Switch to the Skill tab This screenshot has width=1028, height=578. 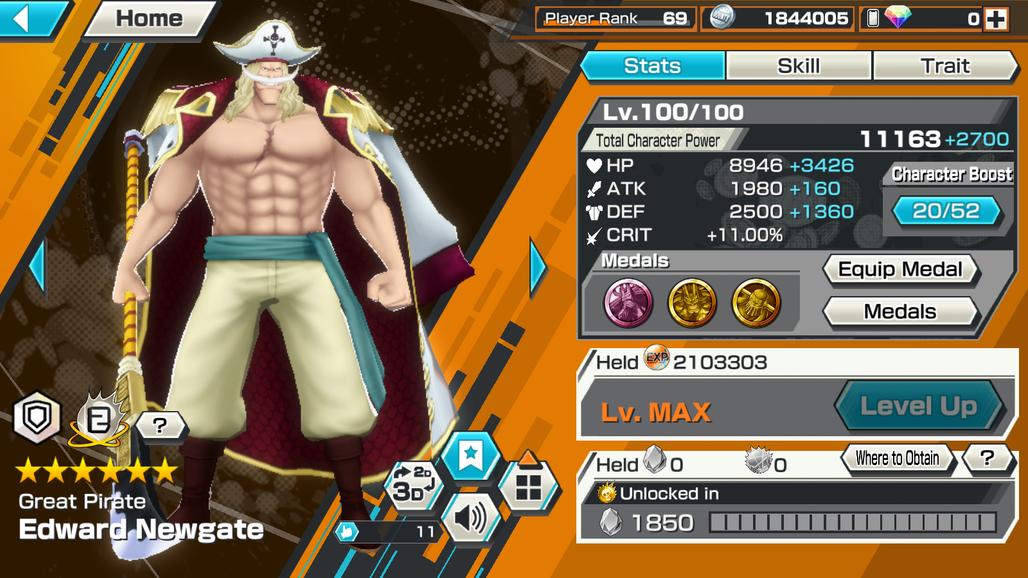coord(798,66)
